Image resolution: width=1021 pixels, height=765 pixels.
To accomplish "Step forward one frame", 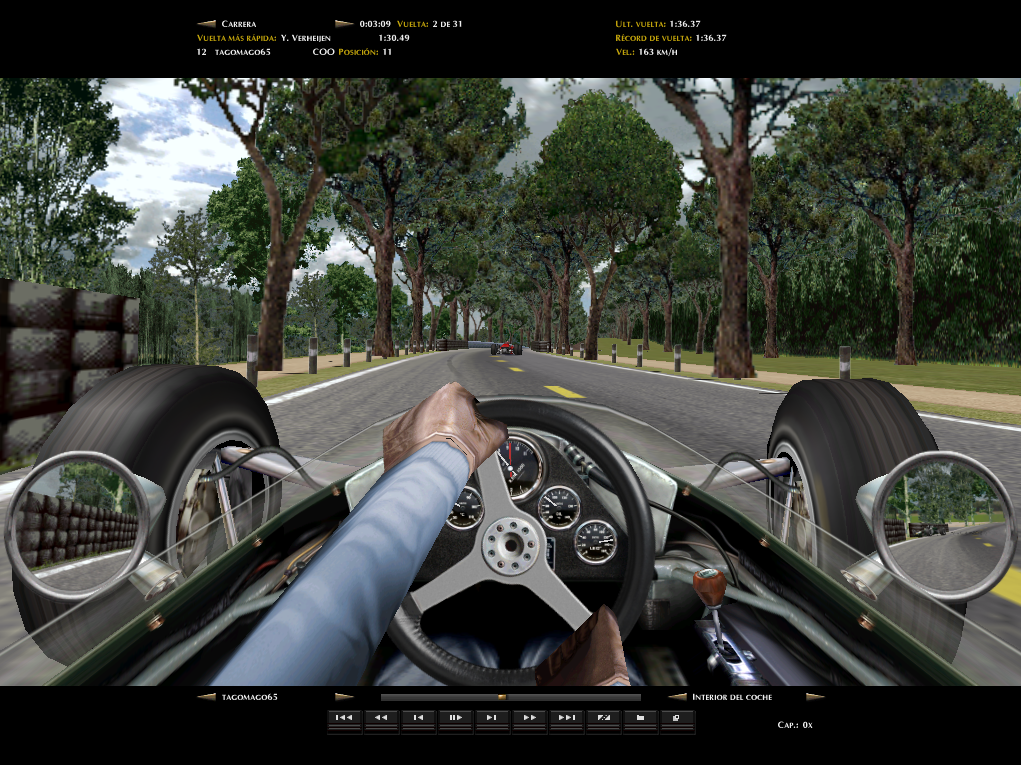I will coord(492,717).
